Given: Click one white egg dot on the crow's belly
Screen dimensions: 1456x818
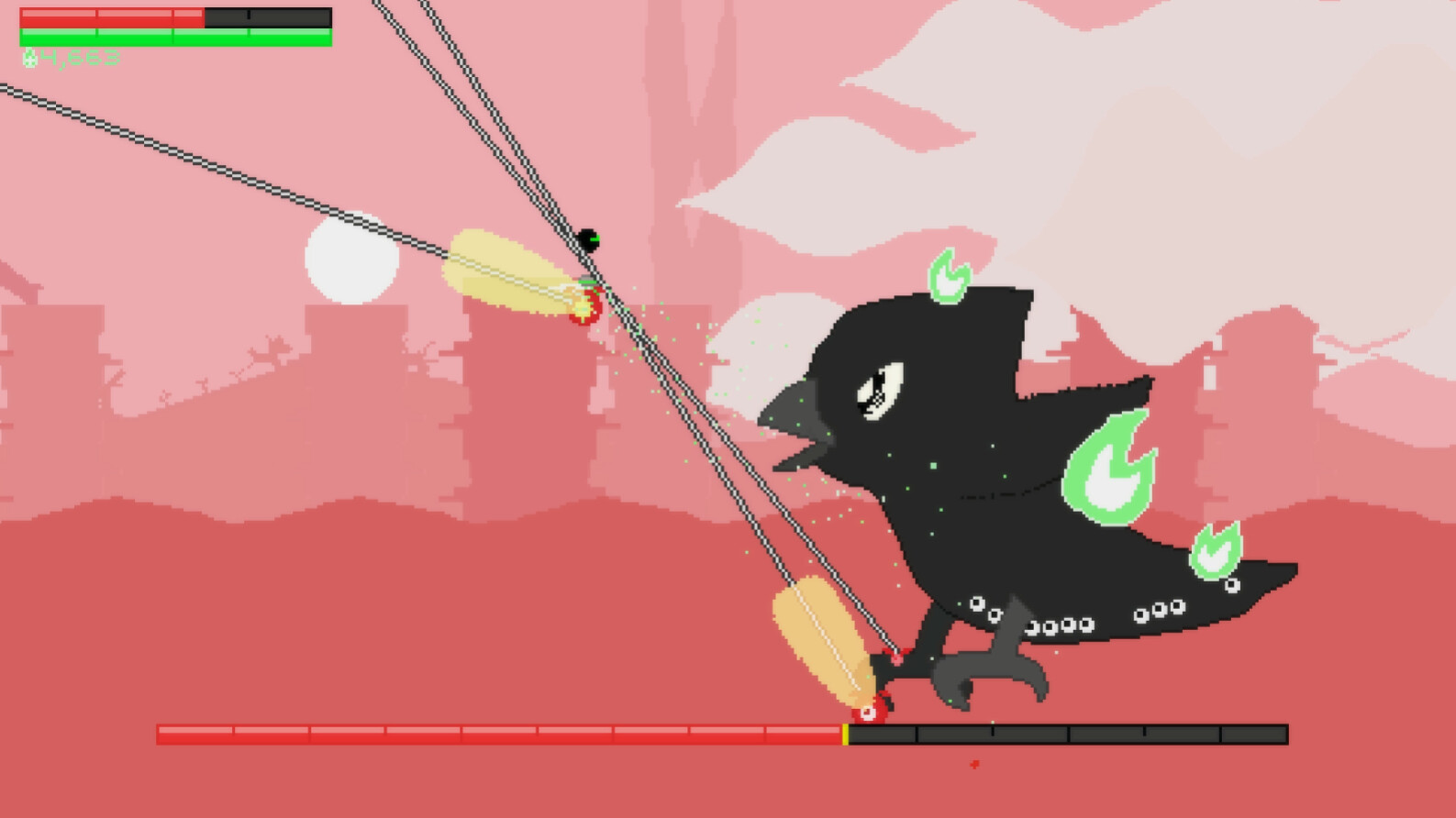Looking at the screenshot, I should tap(977, 605).
